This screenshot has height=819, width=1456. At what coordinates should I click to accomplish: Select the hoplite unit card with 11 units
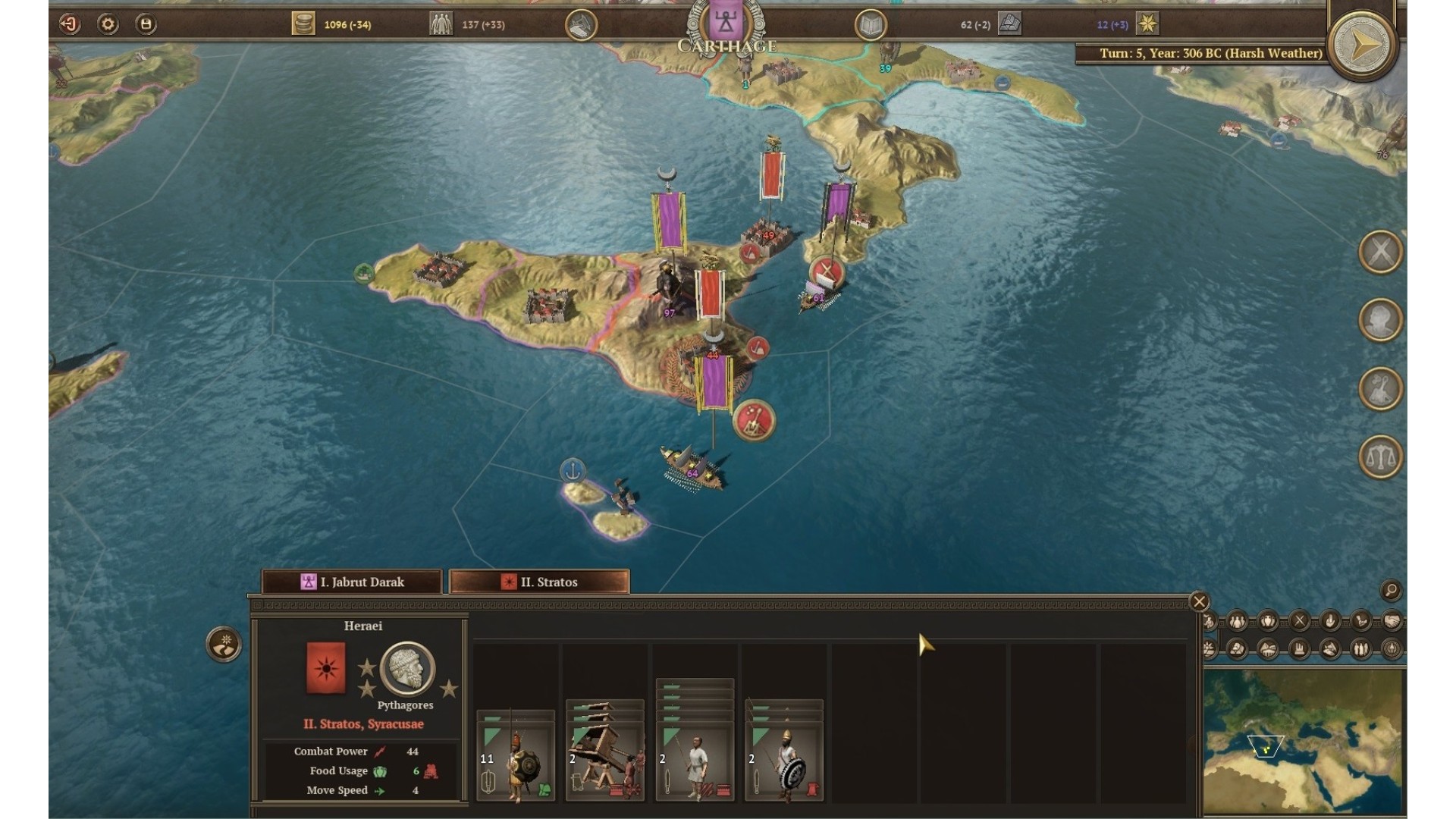click(516, 756)
